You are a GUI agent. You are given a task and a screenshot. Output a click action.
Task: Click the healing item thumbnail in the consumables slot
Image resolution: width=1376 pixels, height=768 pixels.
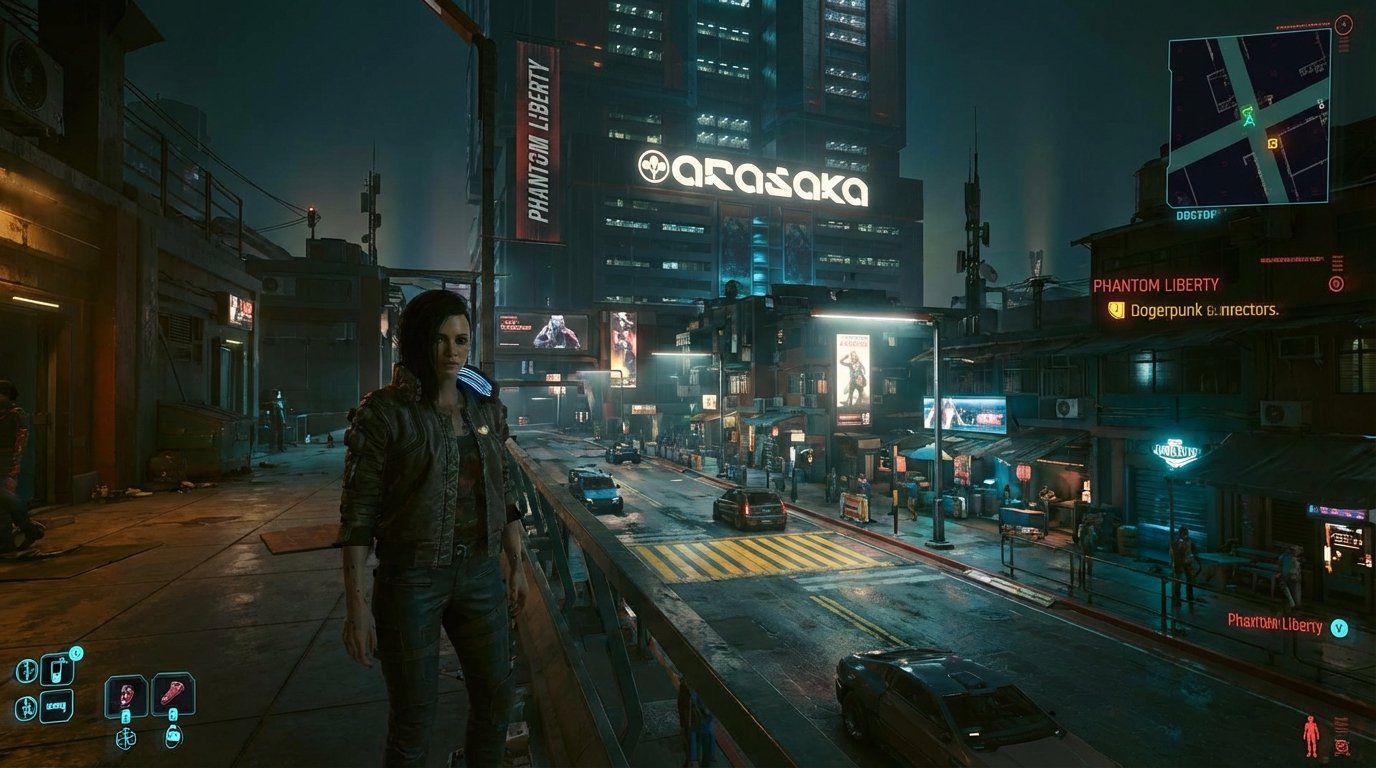click(125, 693)
